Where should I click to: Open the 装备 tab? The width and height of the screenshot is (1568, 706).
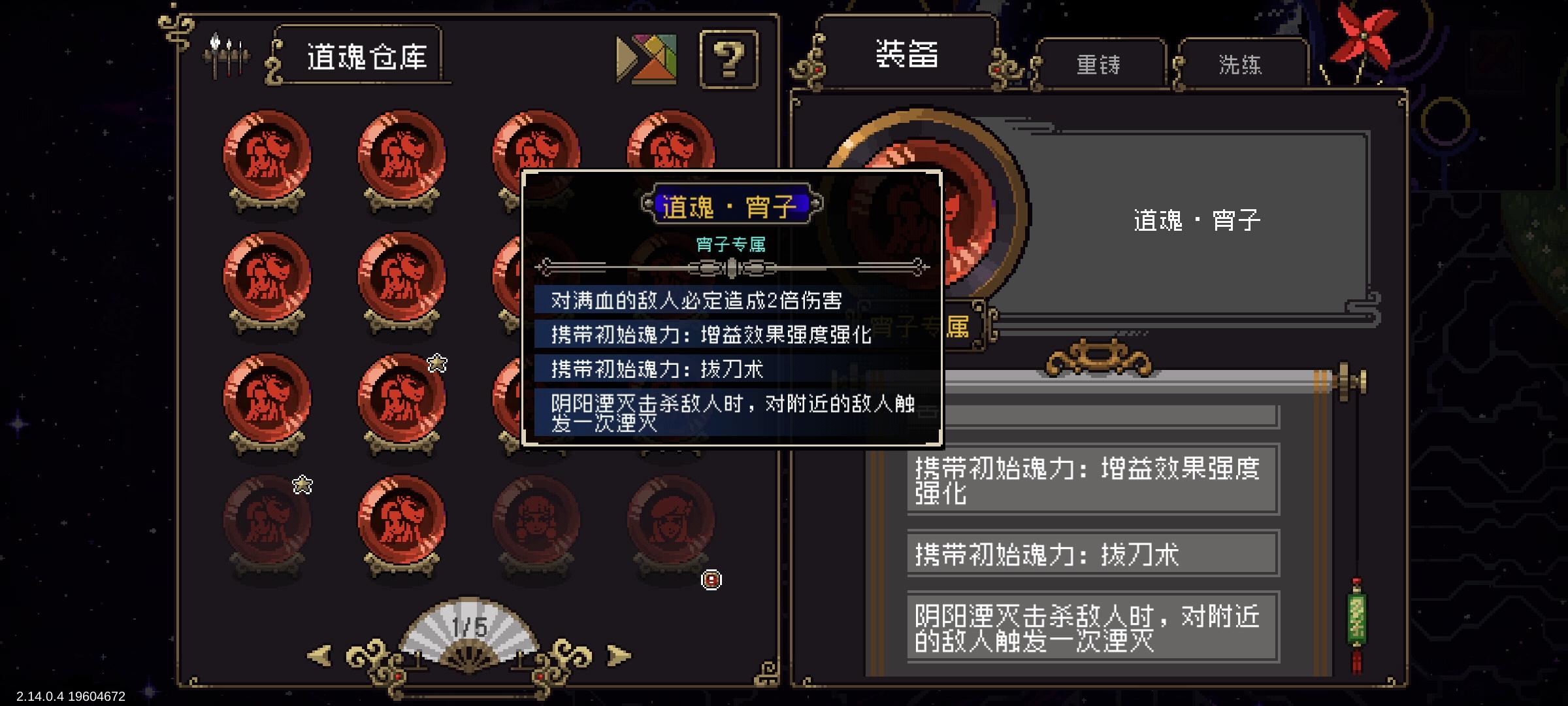pos(907,55)
